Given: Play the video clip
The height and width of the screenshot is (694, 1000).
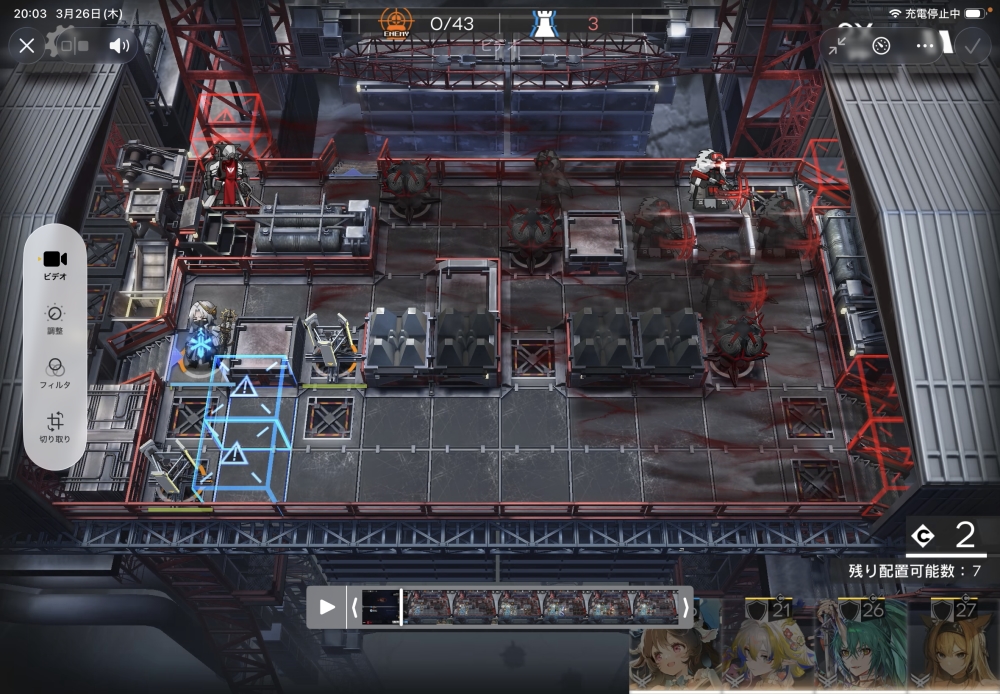Looking at the screenshot, I should 327,607.
